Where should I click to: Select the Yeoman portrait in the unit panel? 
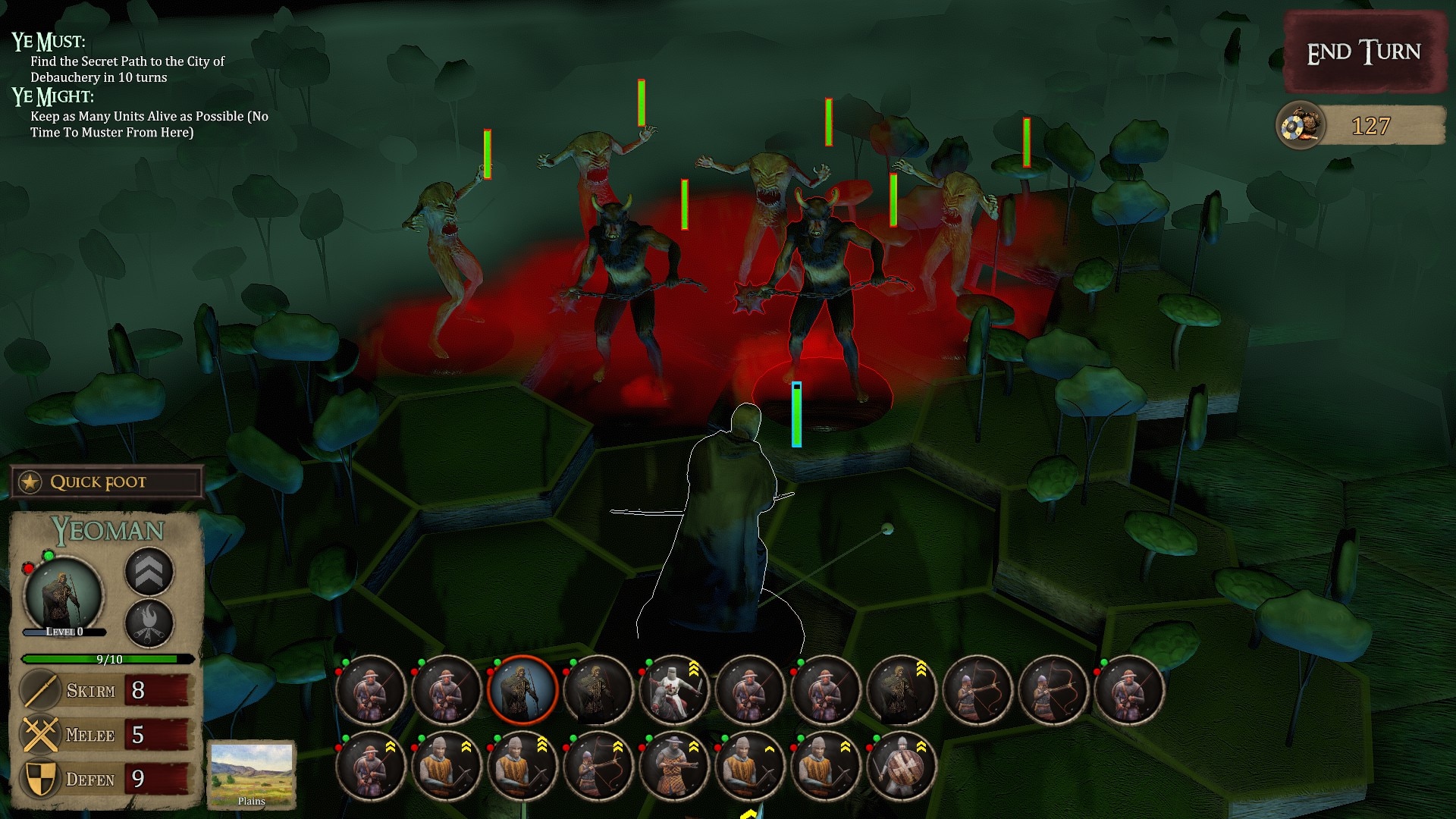point(64,597)
